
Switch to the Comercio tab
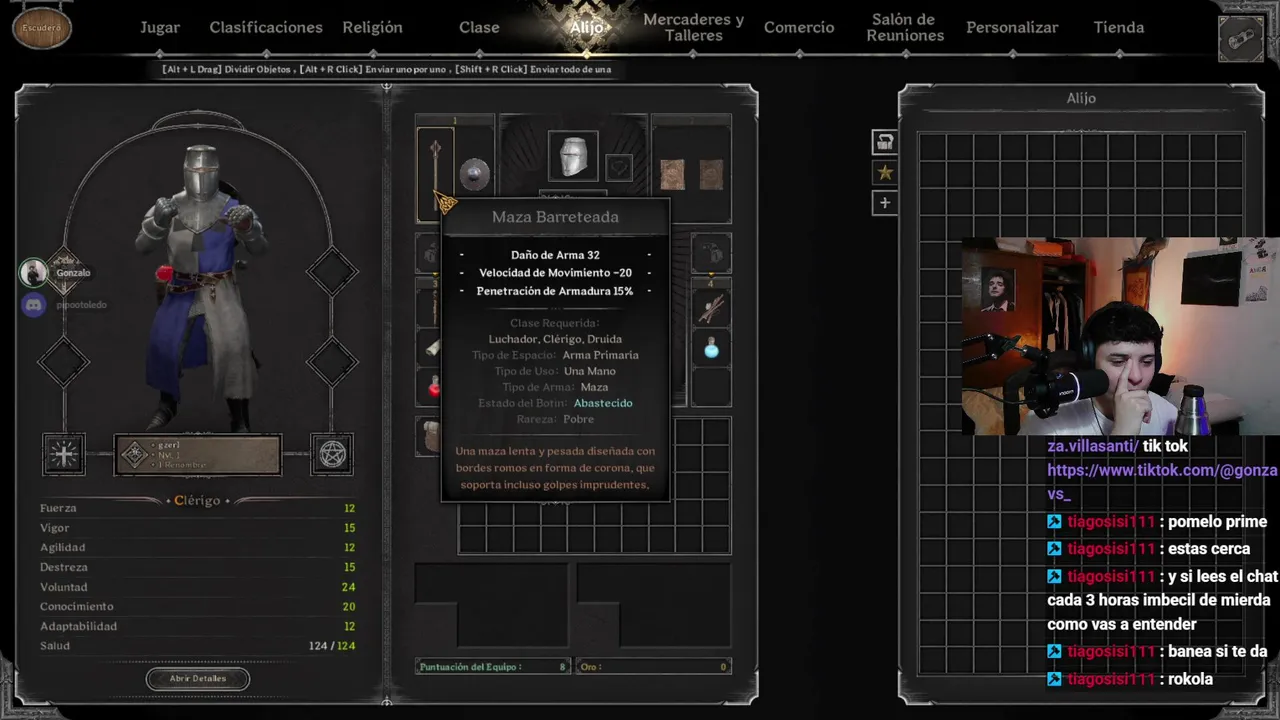pyautogui.click(x=799, y=28)
